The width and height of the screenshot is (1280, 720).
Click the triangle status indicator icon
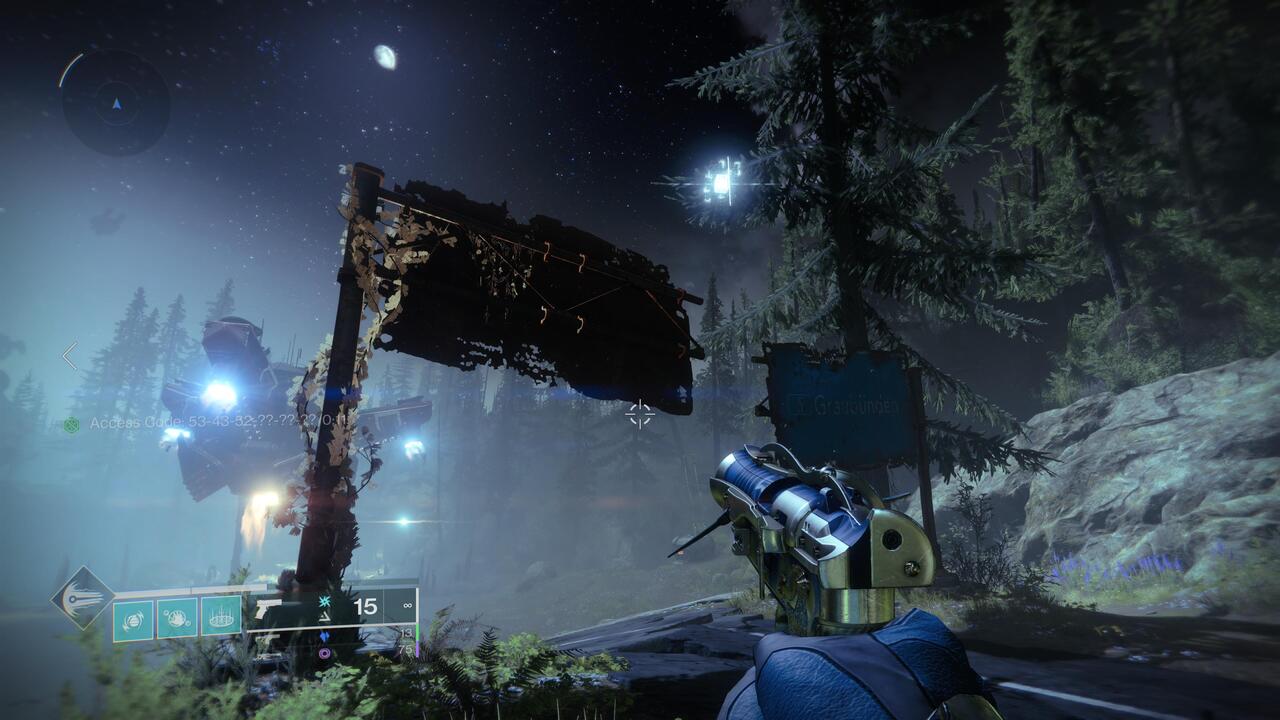pos(323,618)
